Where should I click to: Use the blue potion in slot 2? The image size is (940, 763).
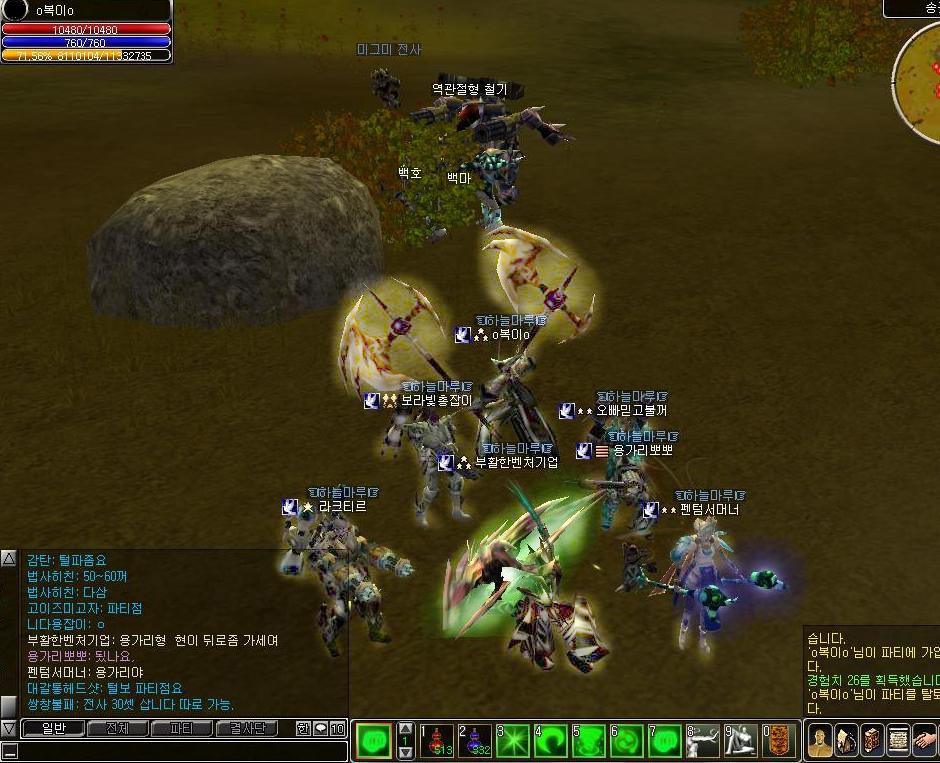click(475, 741)
